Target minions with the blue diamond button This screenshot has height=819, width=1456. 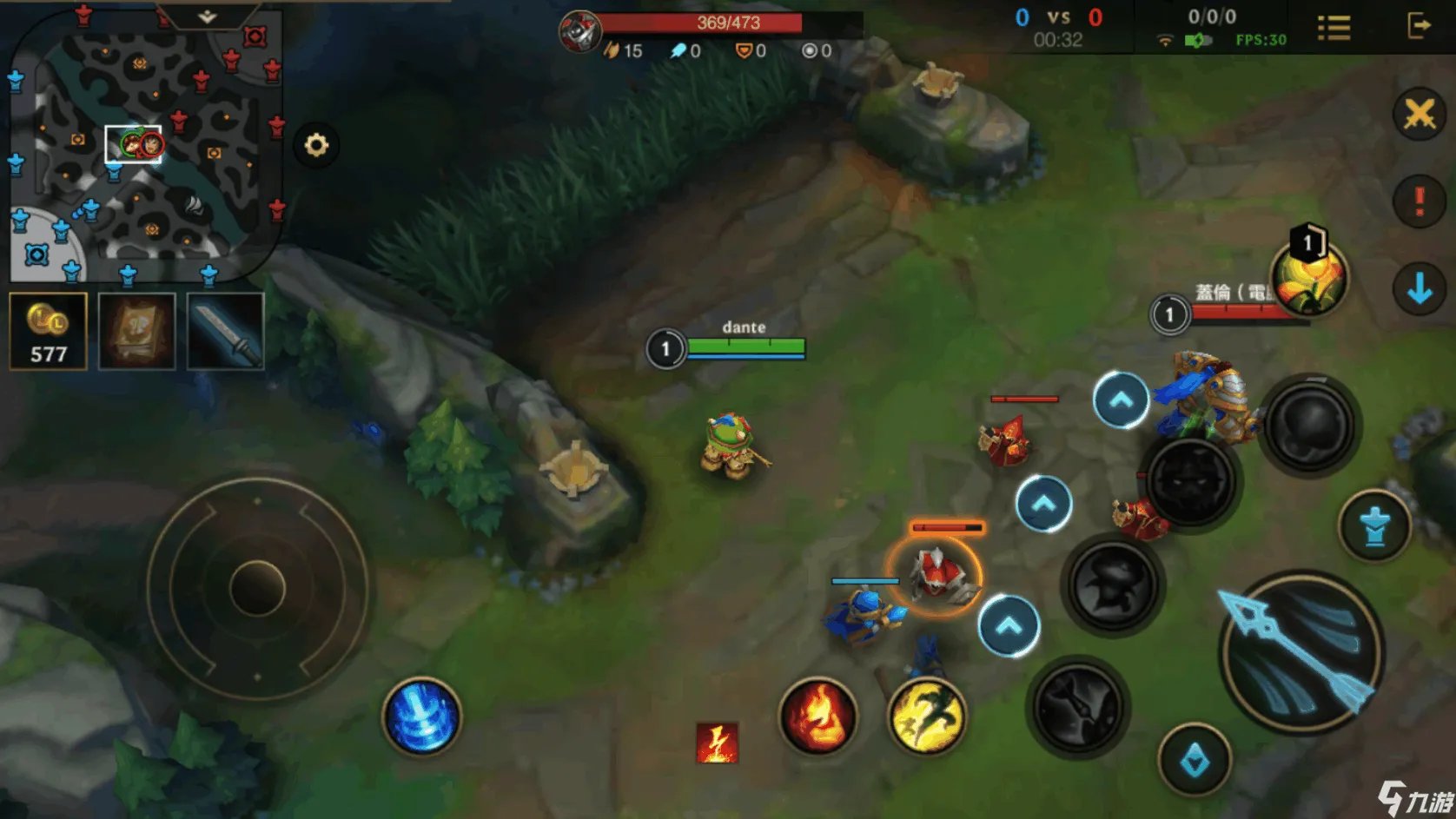[1195, 761]
